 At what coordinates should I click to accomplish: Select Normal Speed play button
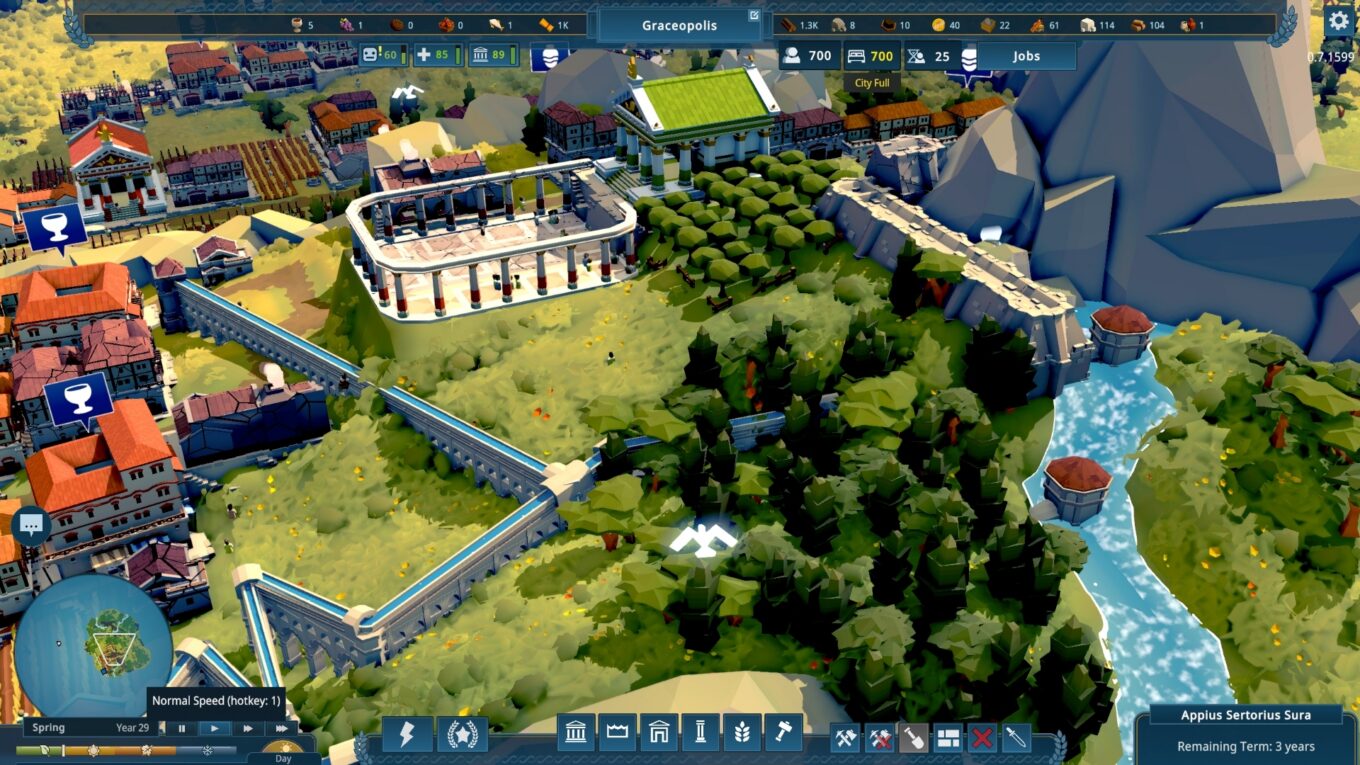(x=215, y=728)
